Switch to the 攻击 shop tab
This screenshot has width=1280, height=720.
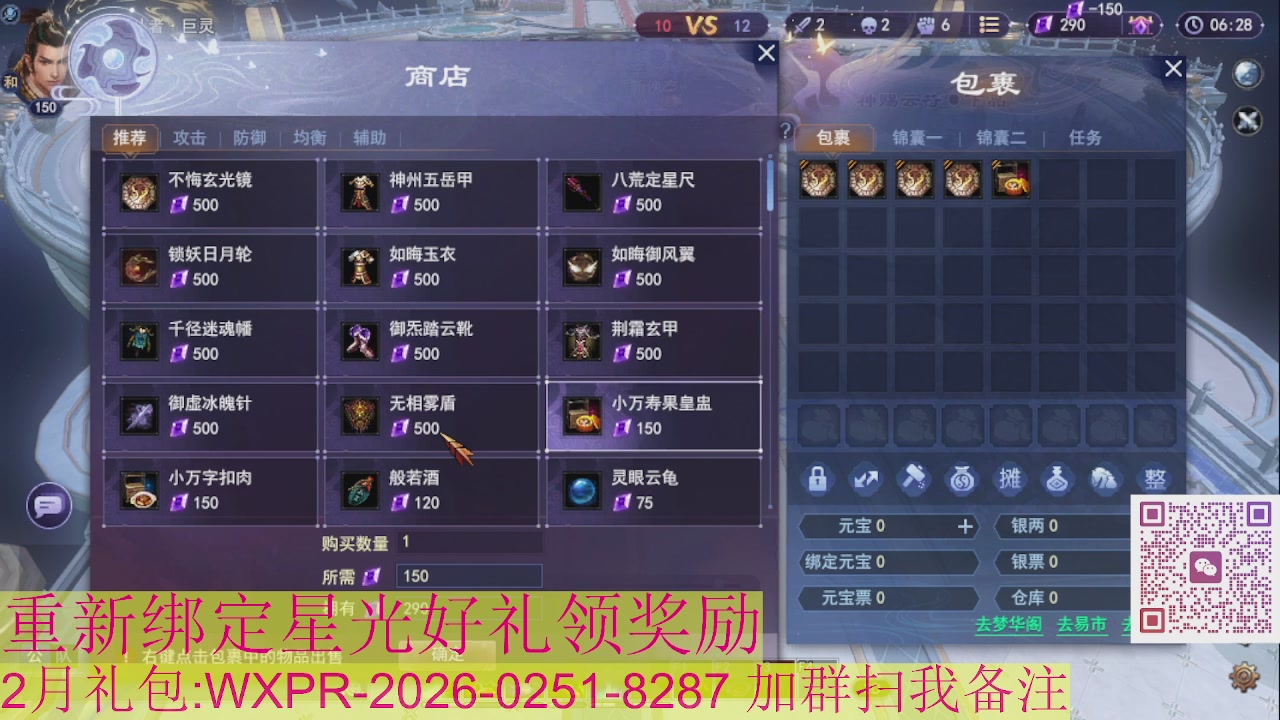click(x=190, y=139)
